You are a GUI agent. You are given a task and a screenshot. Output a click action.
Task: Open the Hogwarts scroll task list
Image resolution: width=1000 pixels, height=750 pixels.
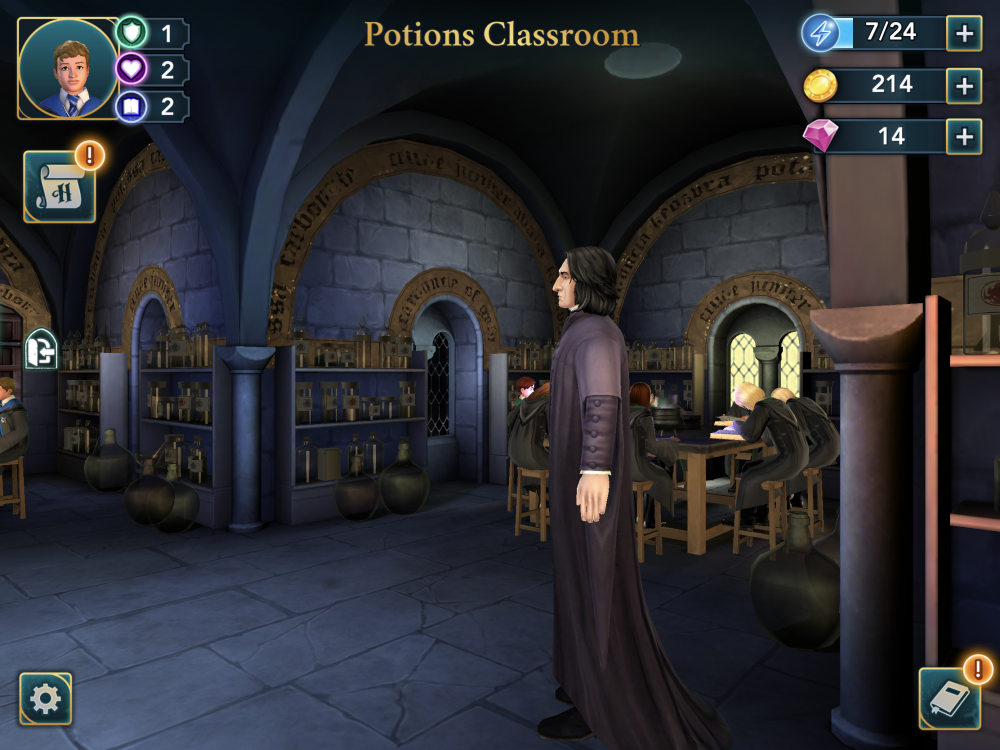point(60,186)
